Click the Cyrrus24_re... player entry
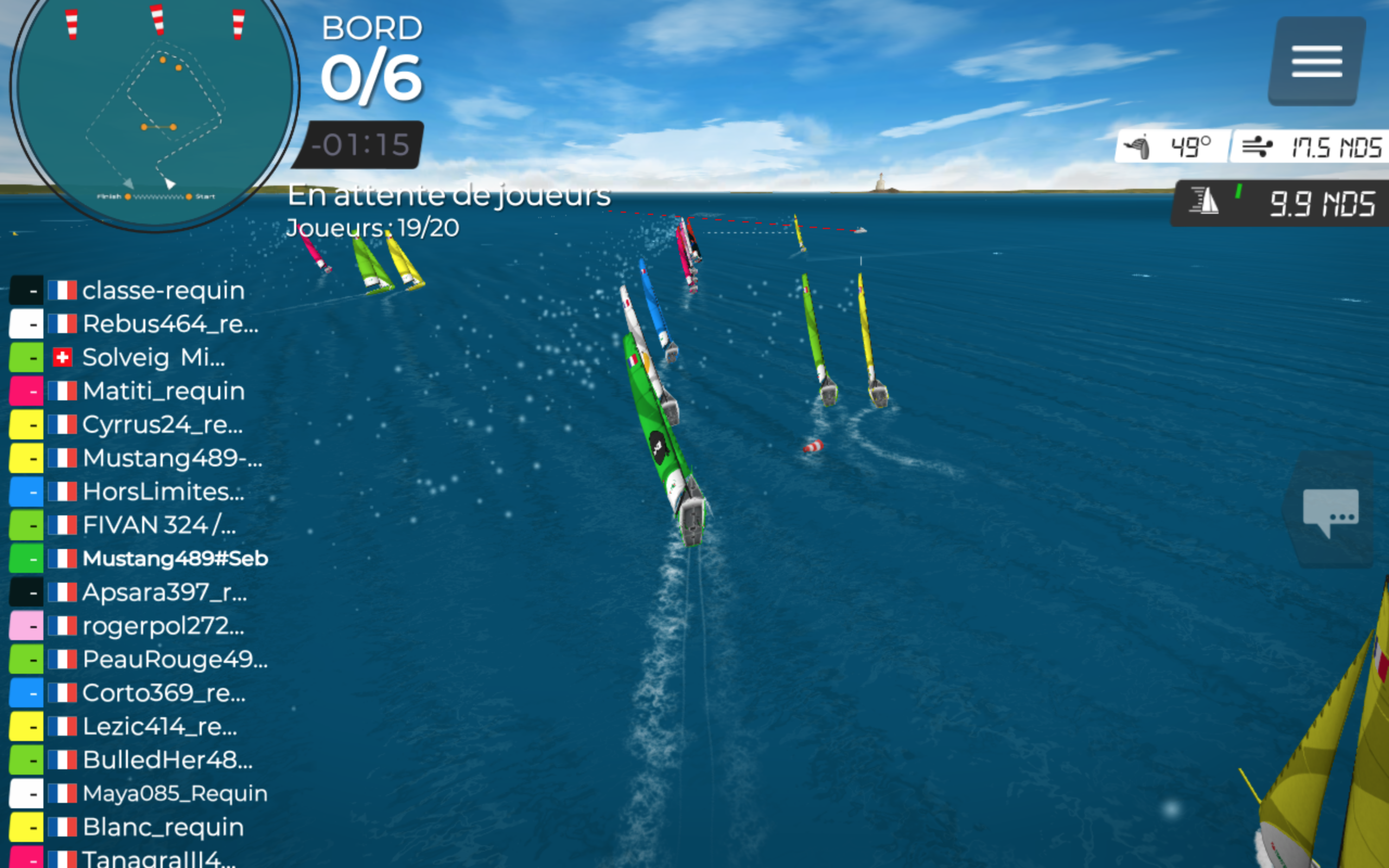 pos(162,425)
